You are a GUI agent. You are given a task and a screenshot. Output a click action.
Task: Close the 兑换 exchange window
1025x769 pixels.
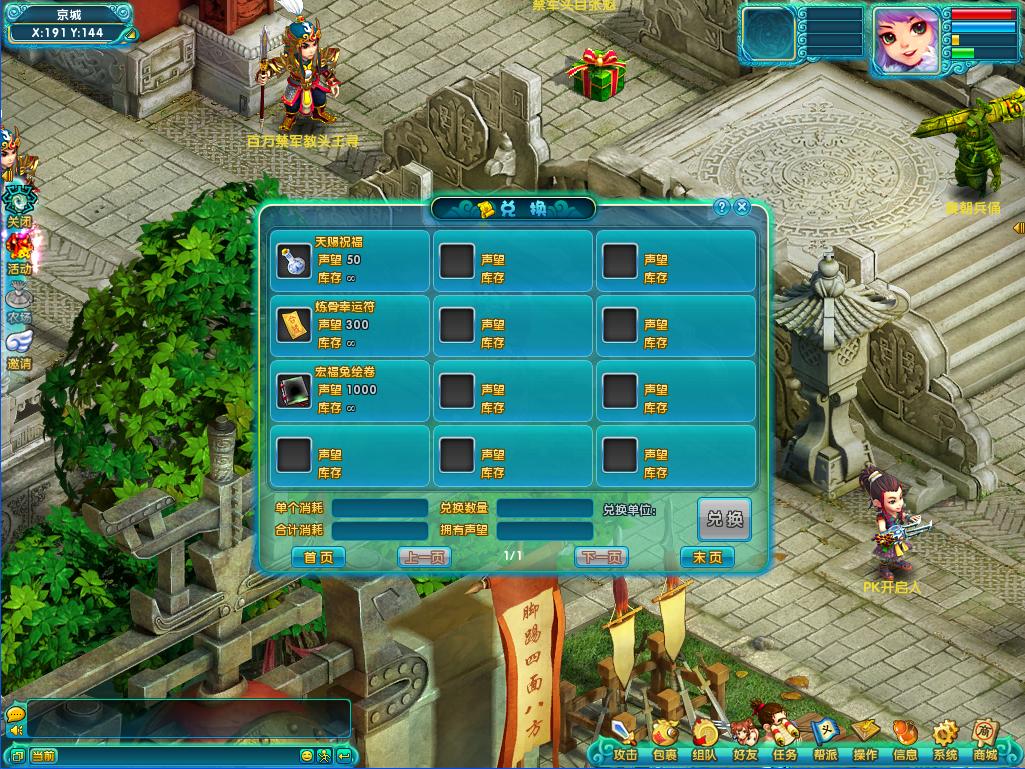[742, 207]
